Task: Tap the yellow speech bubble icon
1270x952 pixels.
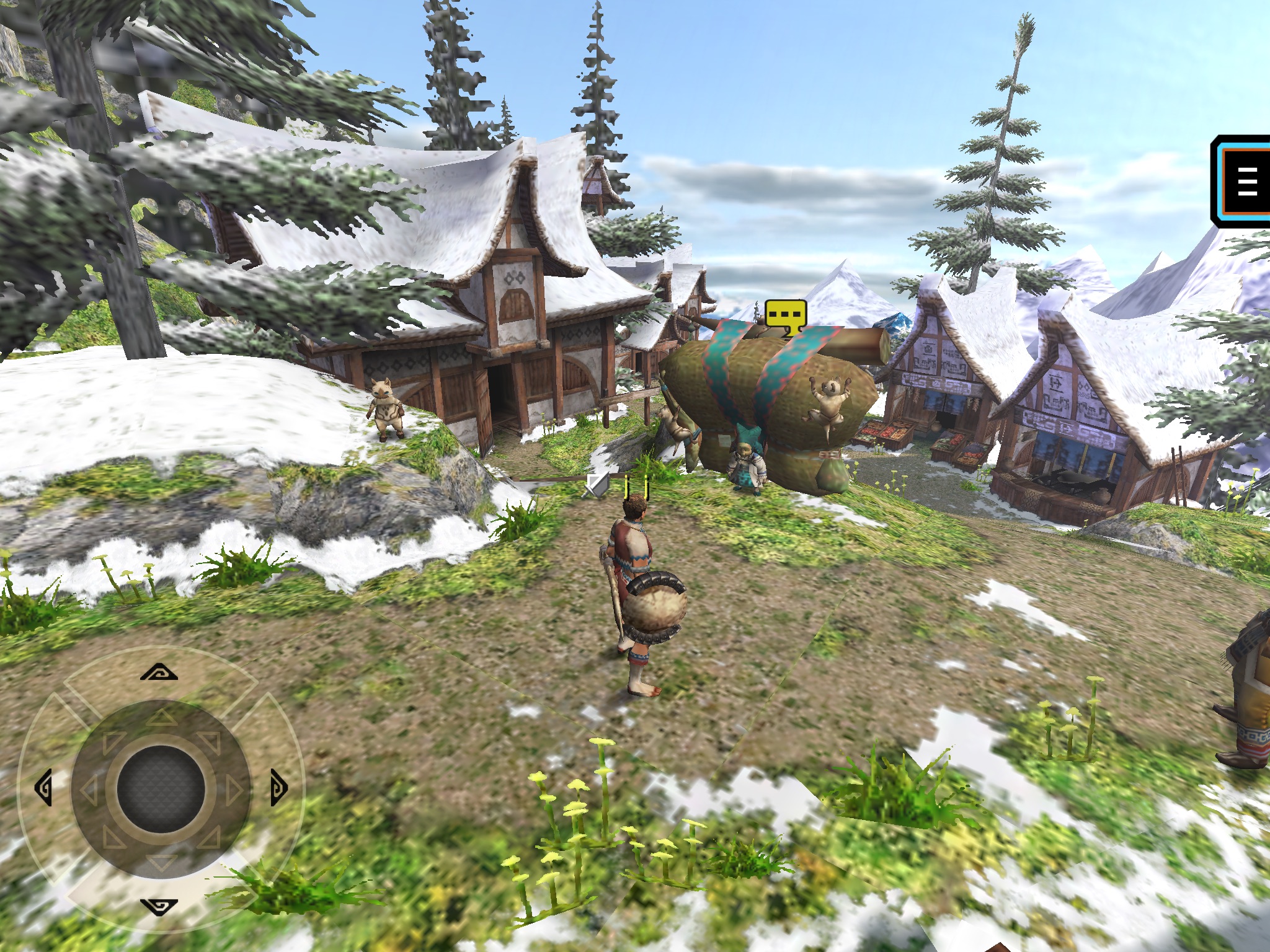Action: point(786,316)
